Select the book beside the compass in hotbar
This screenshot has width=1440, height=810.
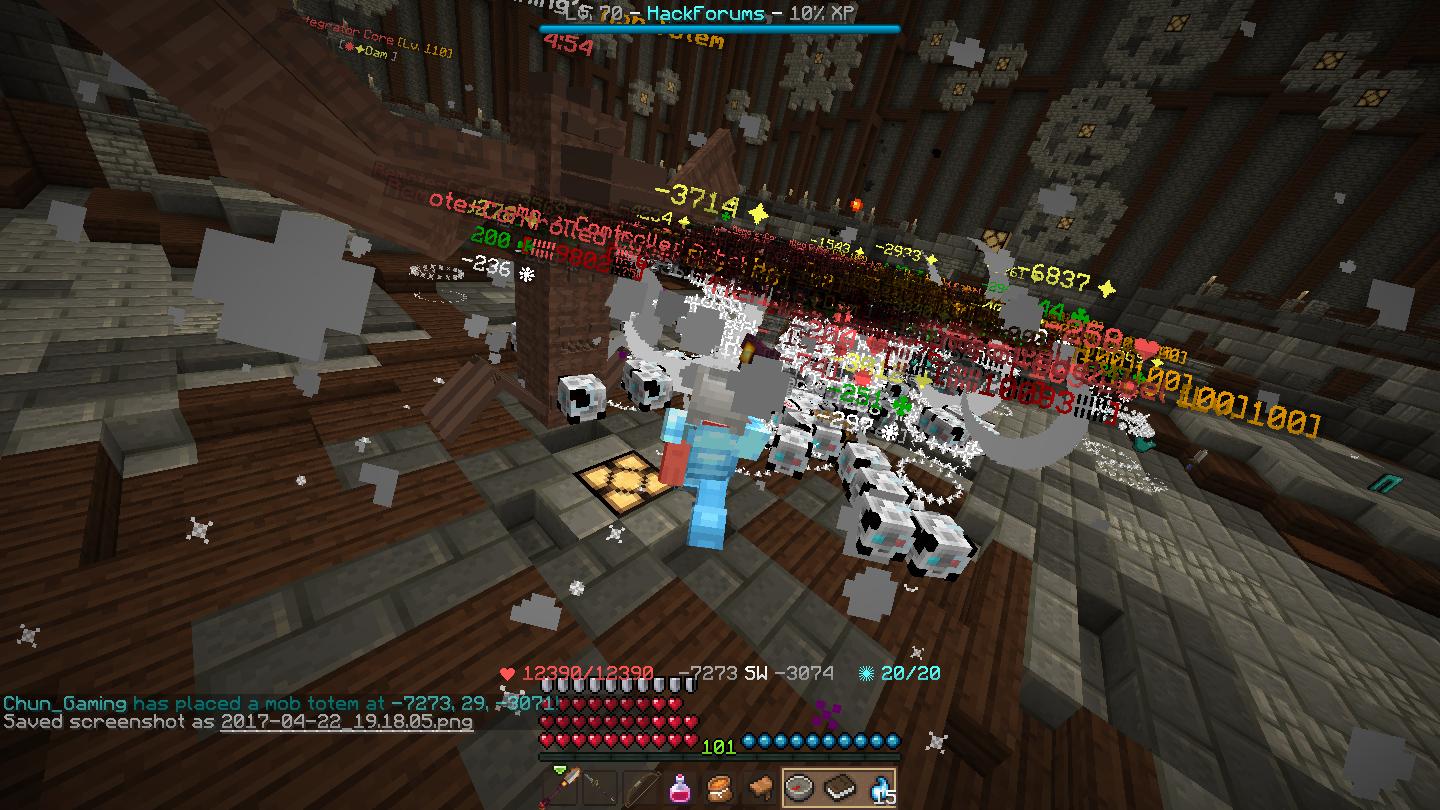tap(838, 790)
